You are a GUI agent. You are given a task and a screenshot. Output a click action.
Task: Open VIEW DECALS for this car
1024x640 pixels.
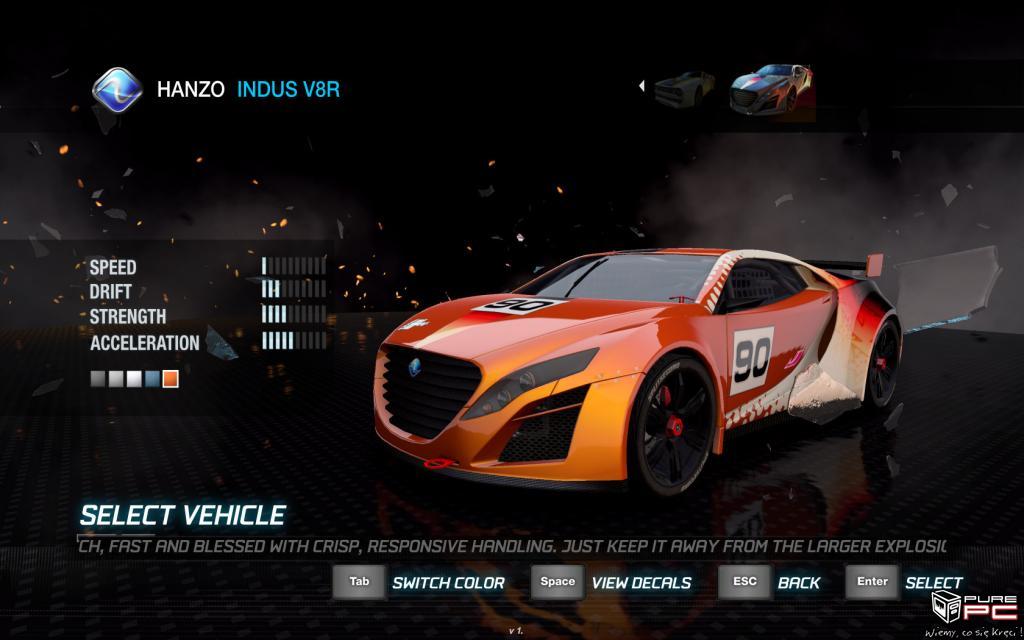click(640, 583)
